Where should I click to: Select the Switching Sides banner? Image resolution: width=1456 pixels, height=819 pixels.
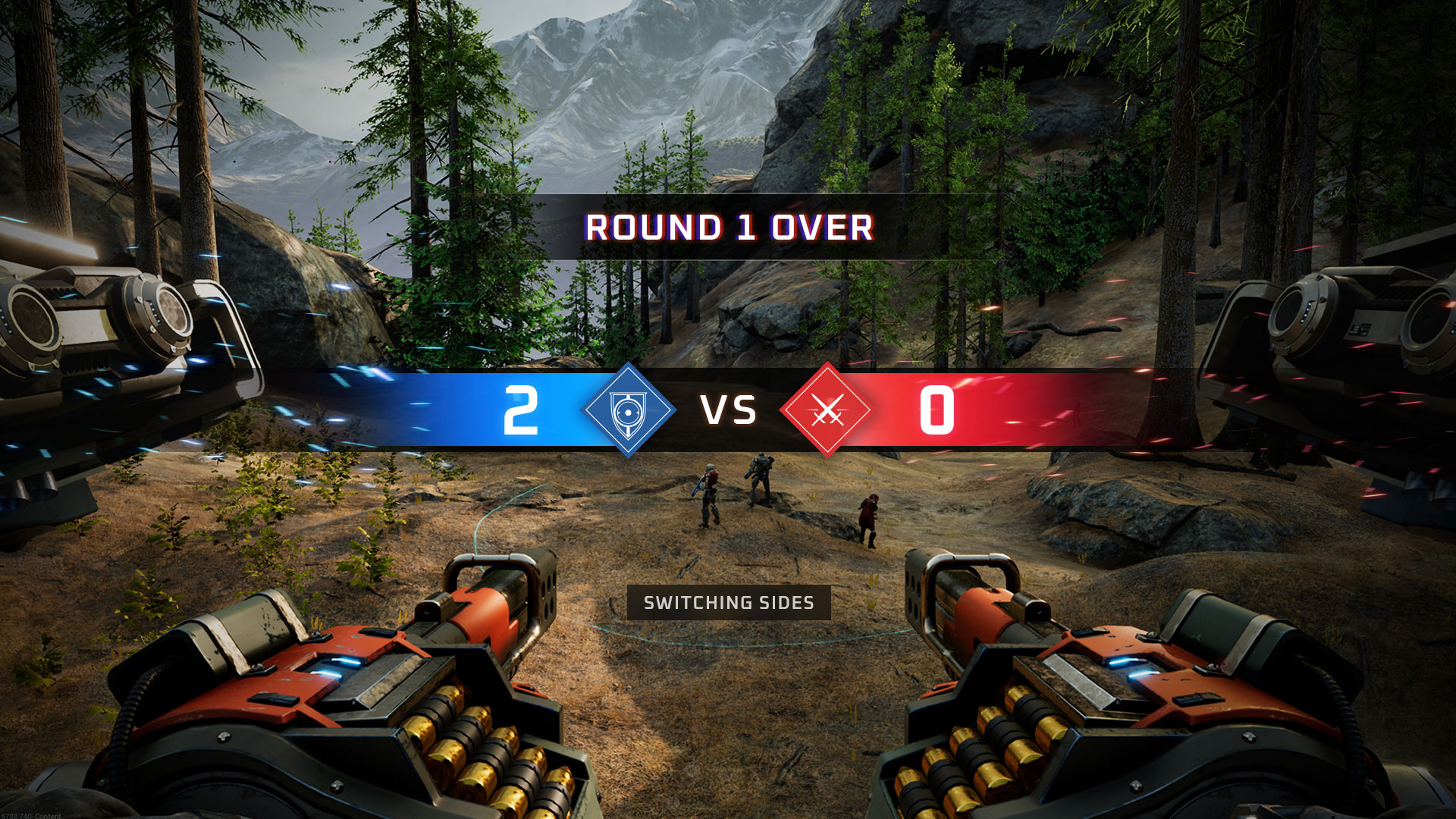click(x=729, y=603)
